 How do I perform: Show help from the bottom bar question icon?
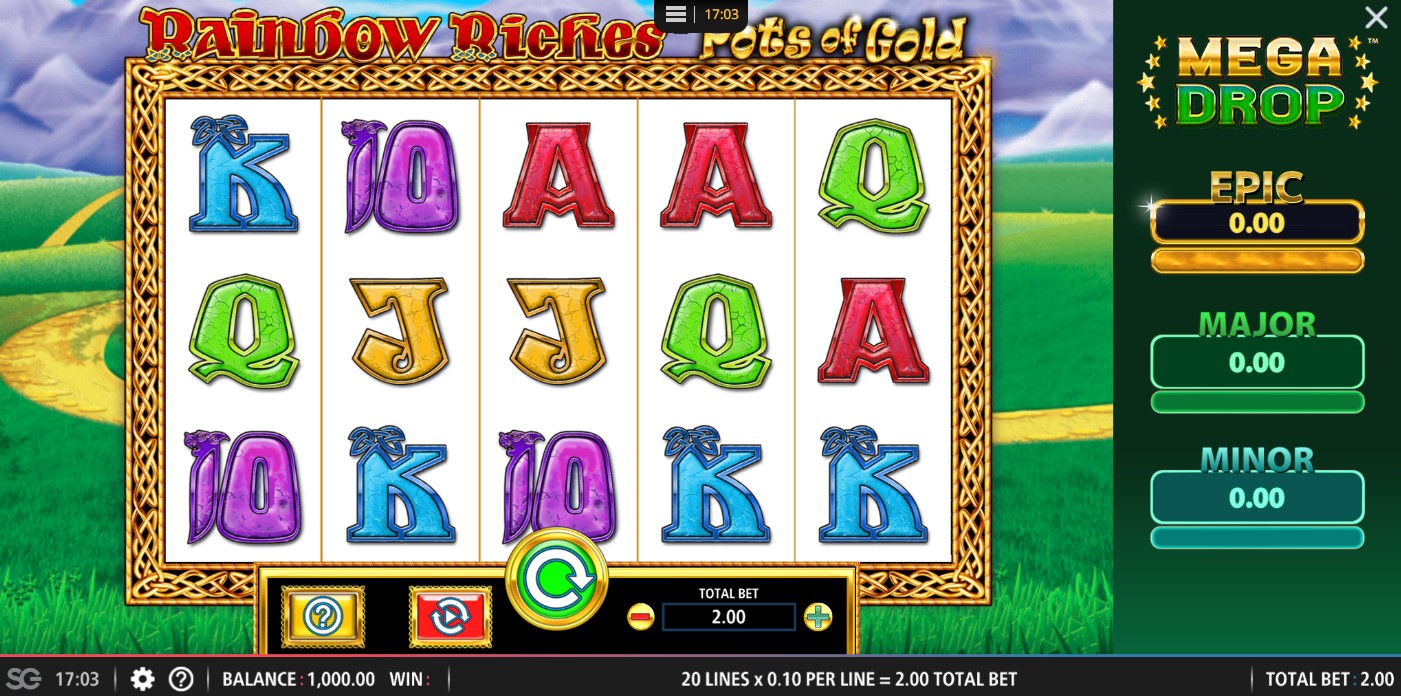181,680
